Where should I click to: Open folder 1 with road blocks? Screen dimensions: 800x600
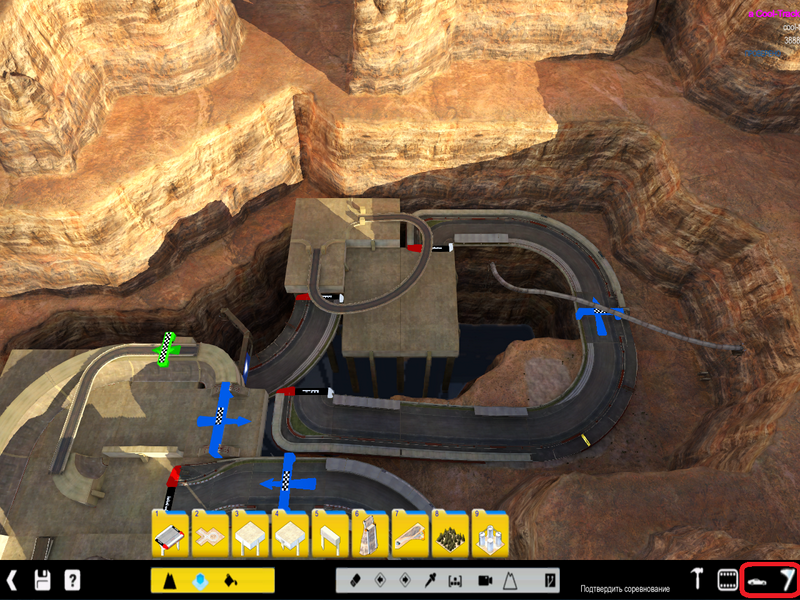tap(170, 535)
